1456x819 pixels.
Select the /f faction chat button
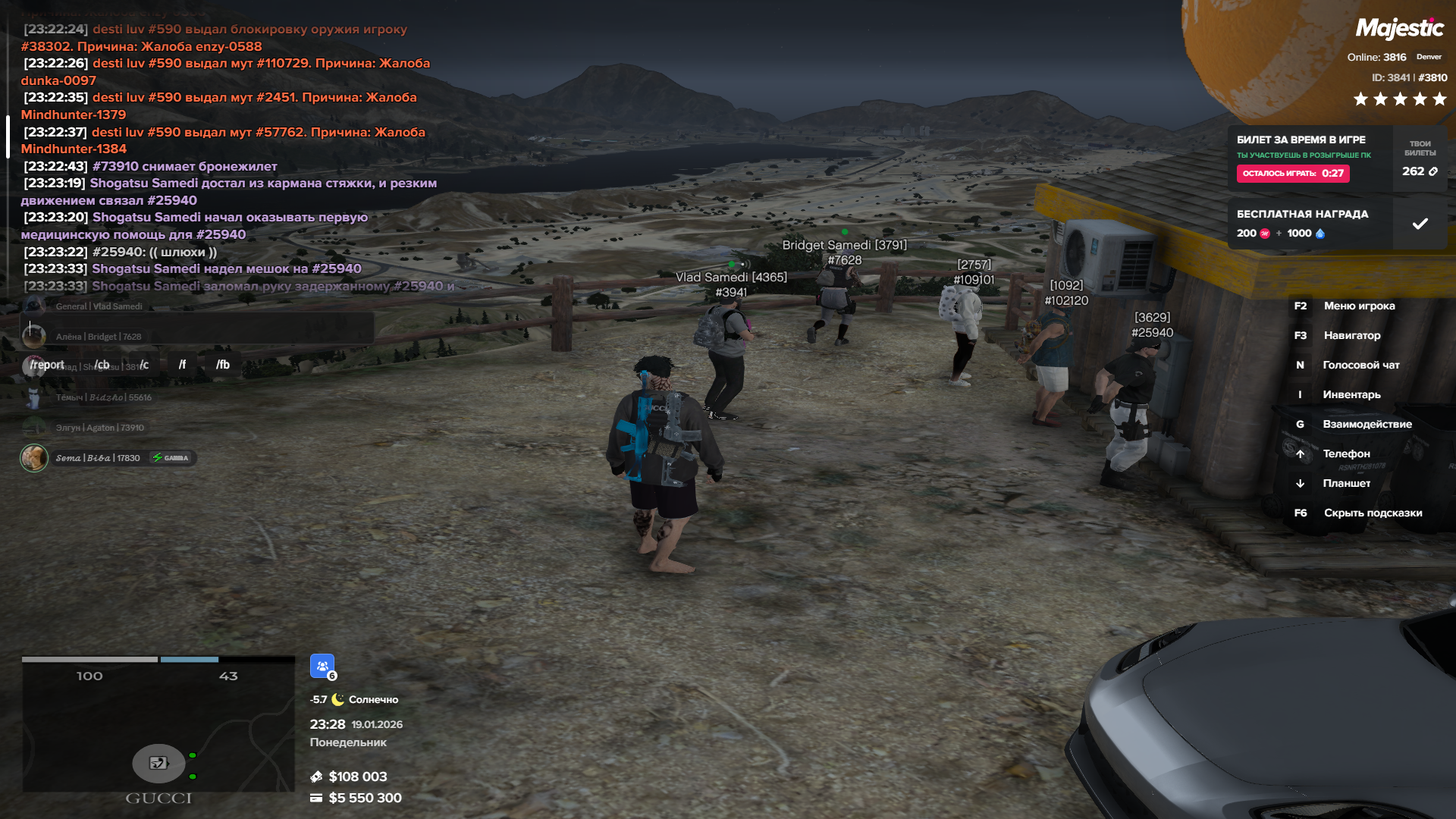tap(182, 365)
